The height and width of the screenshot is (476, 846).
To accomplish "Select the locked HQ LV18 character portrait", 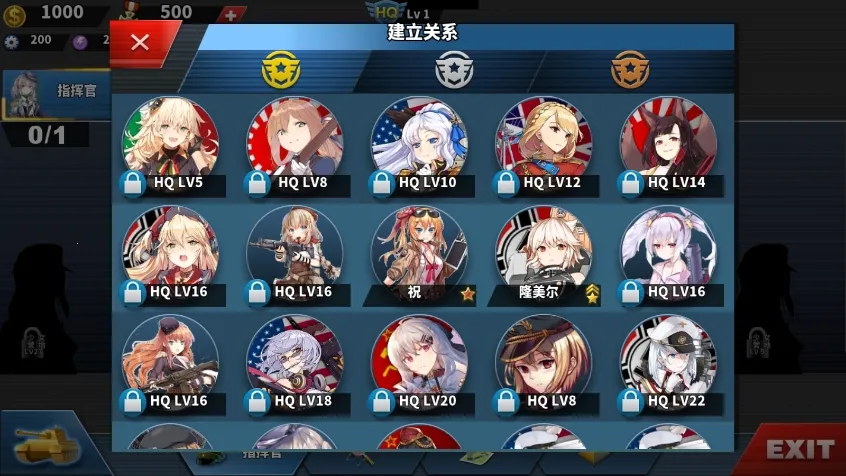I will pos(294,364).
